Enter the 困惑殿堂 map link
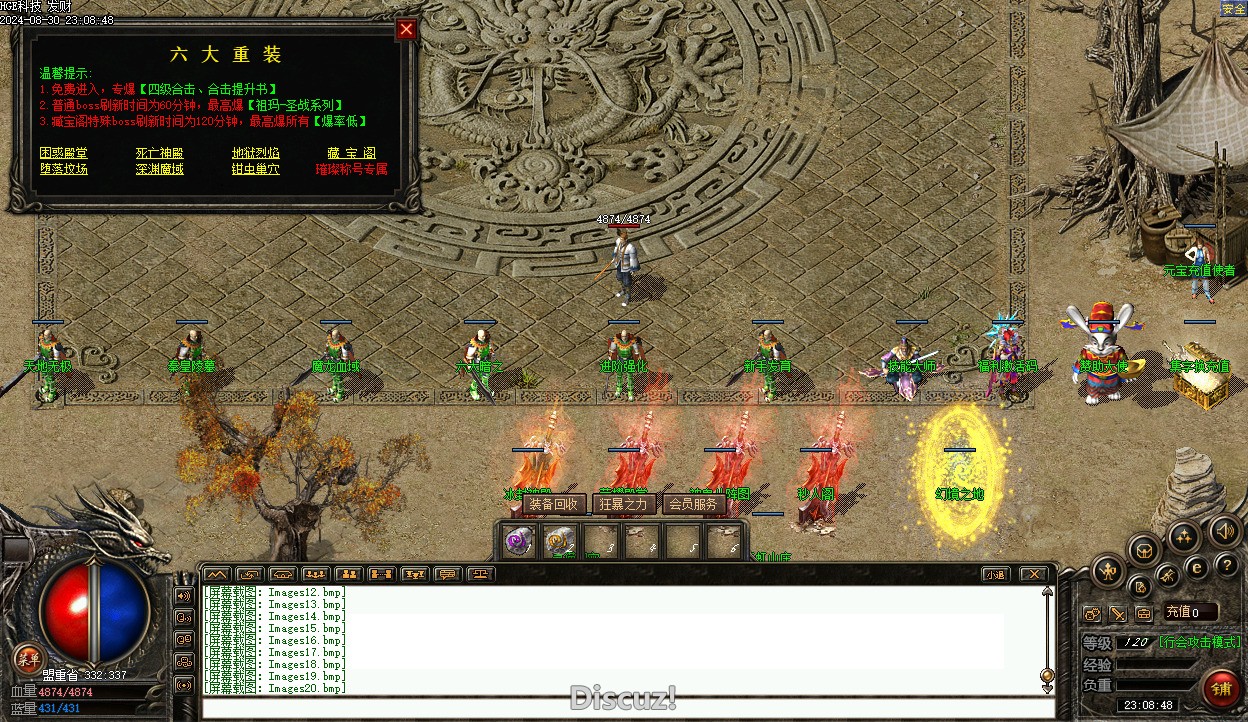The image size is (1248, 722). click(63, 153)
